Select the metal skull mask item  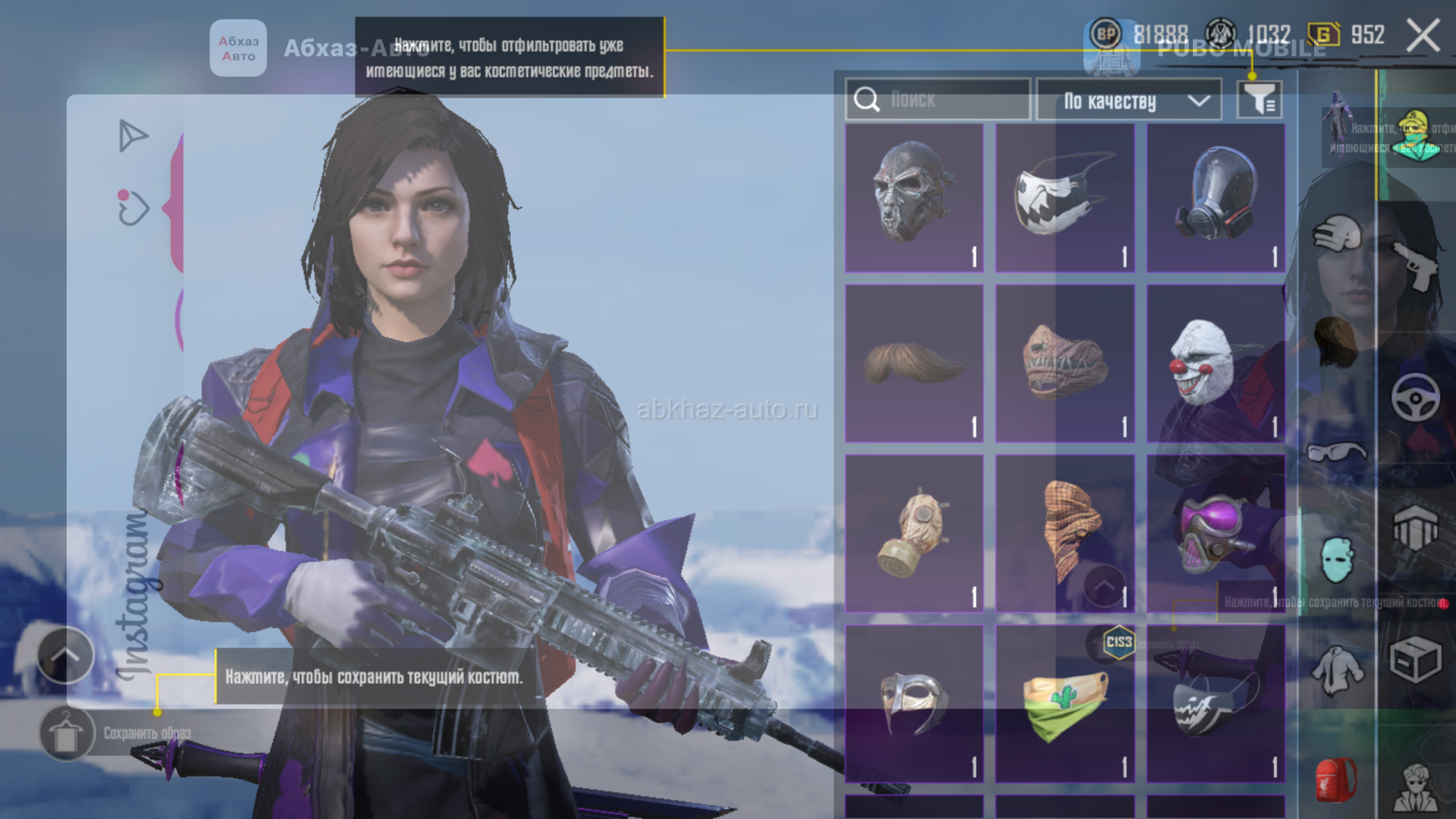point(914,197)
